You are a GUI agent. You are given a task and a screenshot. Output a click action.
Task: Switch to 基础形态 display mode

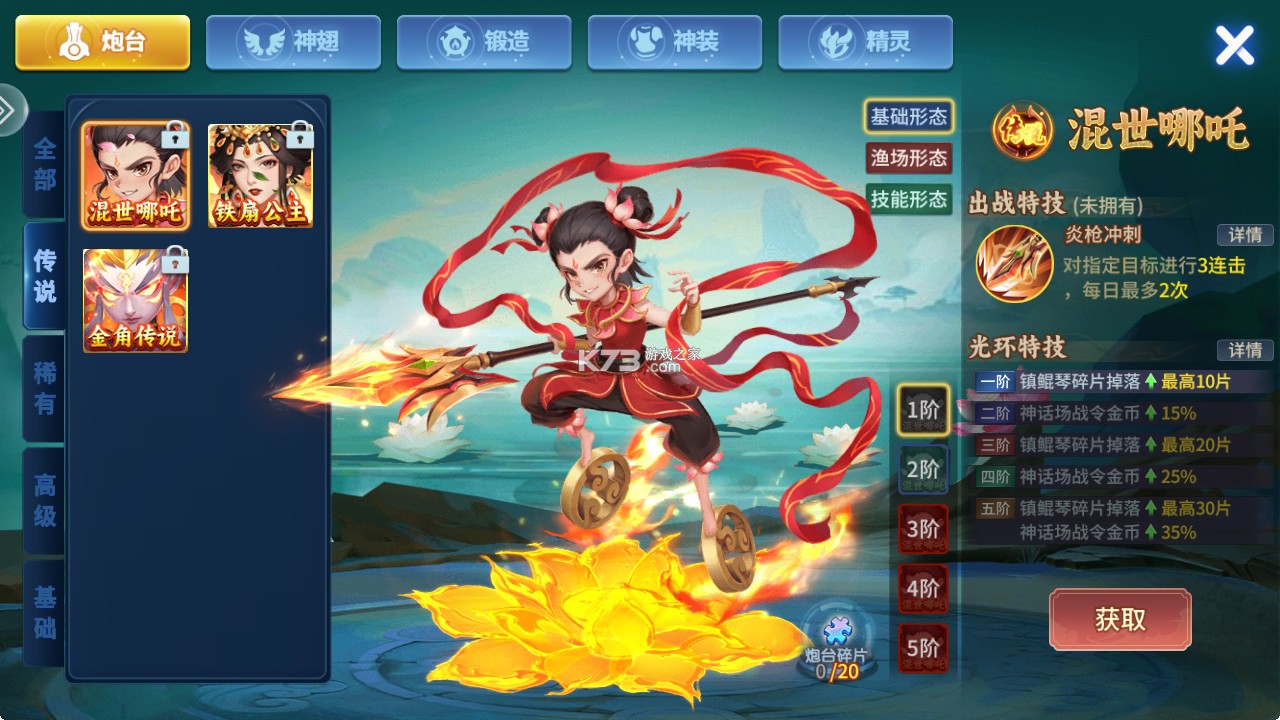point(908,118)
